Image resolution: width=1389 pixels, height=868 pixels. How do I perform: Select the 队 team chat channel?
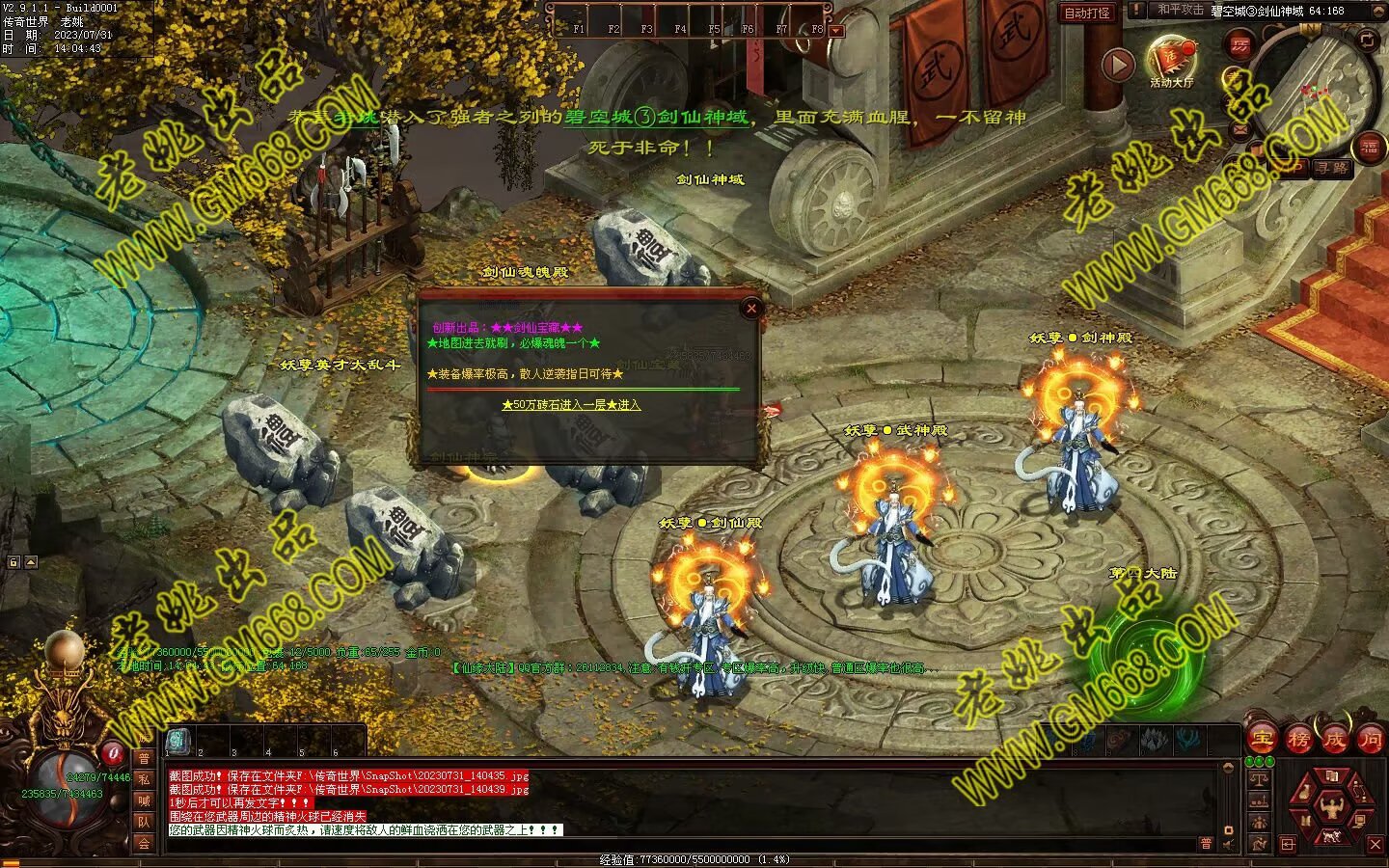coord(144,822)
